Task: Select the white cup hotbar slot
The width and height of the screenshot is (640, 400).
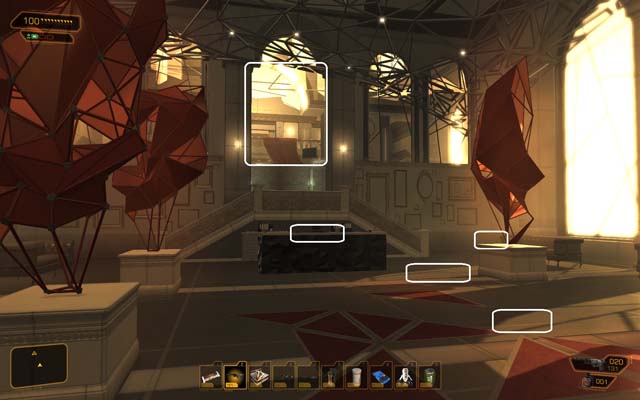Action: [357, 376]
